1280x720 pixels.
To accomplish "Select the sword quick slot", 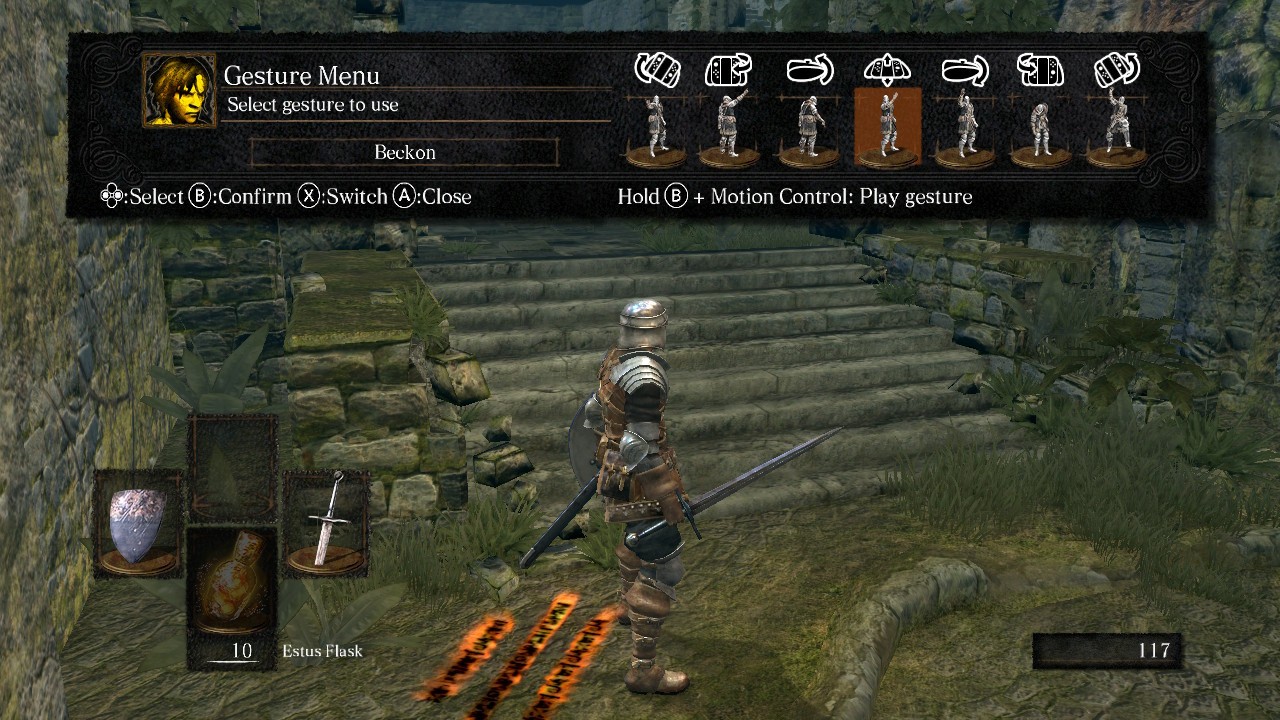I will tap(326, 525).
